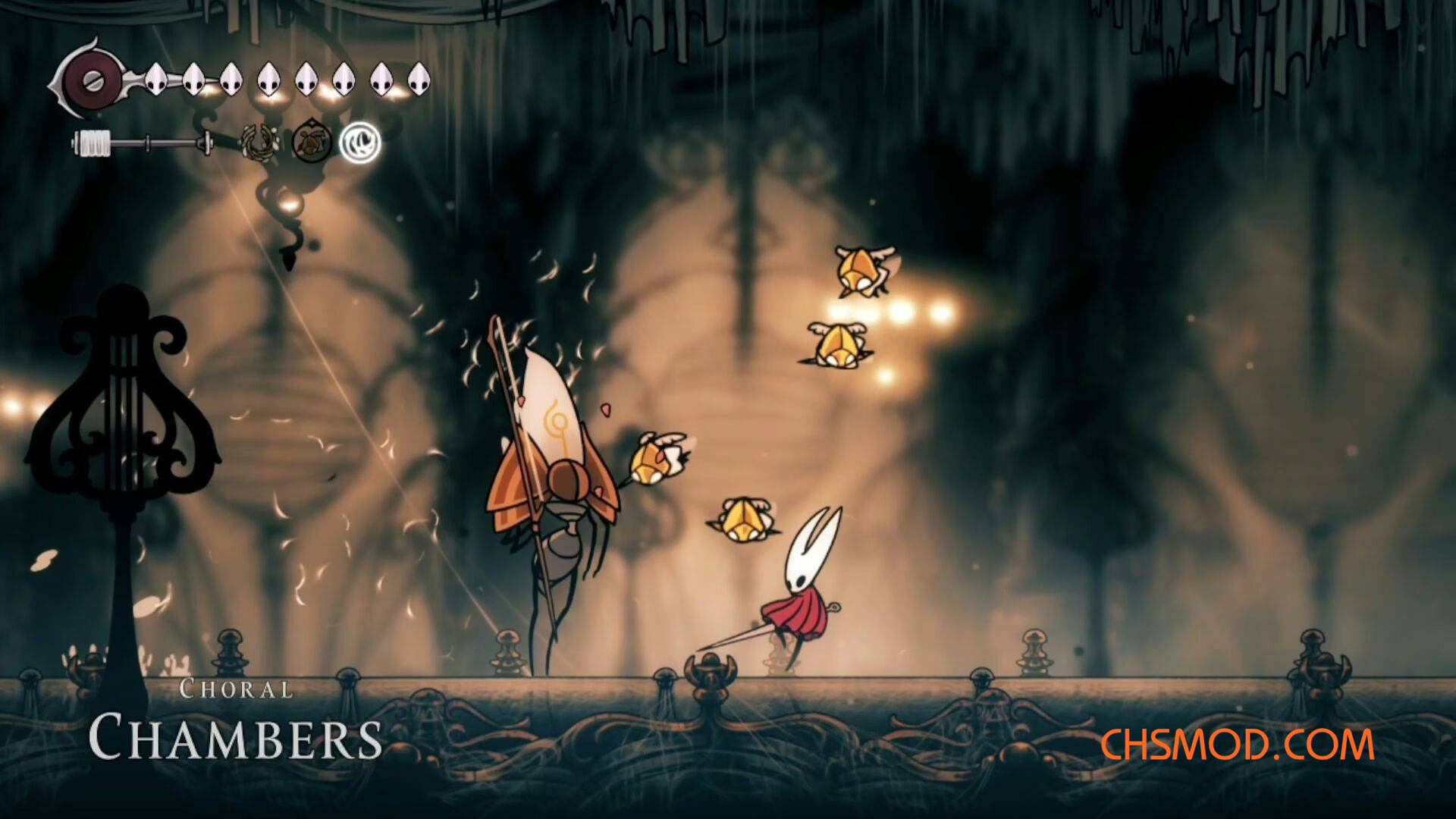
Task: Select the glowing white swirl skill icon
Action: pos(359,142)
